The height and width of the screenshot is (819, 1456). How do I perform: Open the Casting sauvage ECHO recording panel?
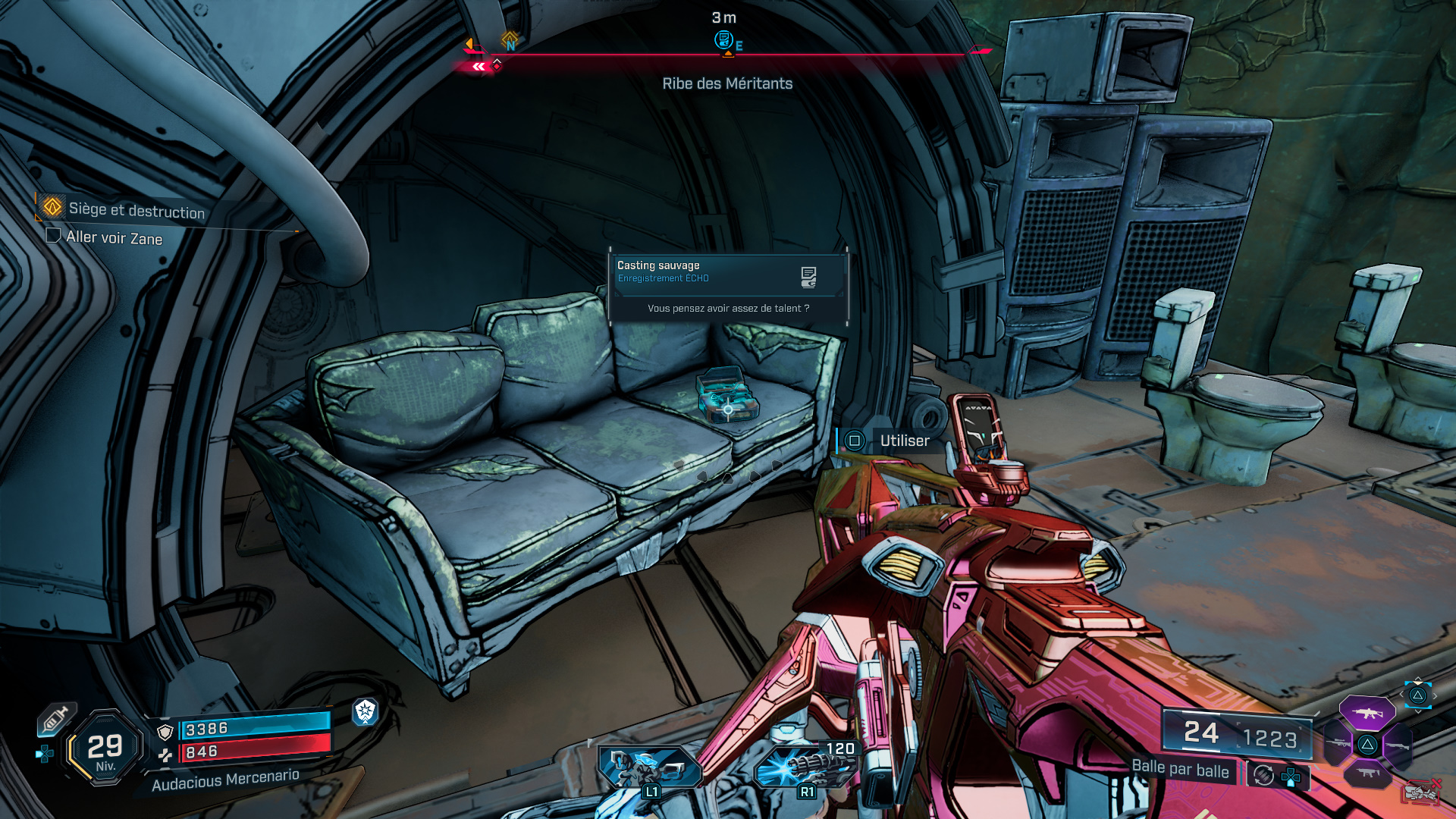click(726, 273)
